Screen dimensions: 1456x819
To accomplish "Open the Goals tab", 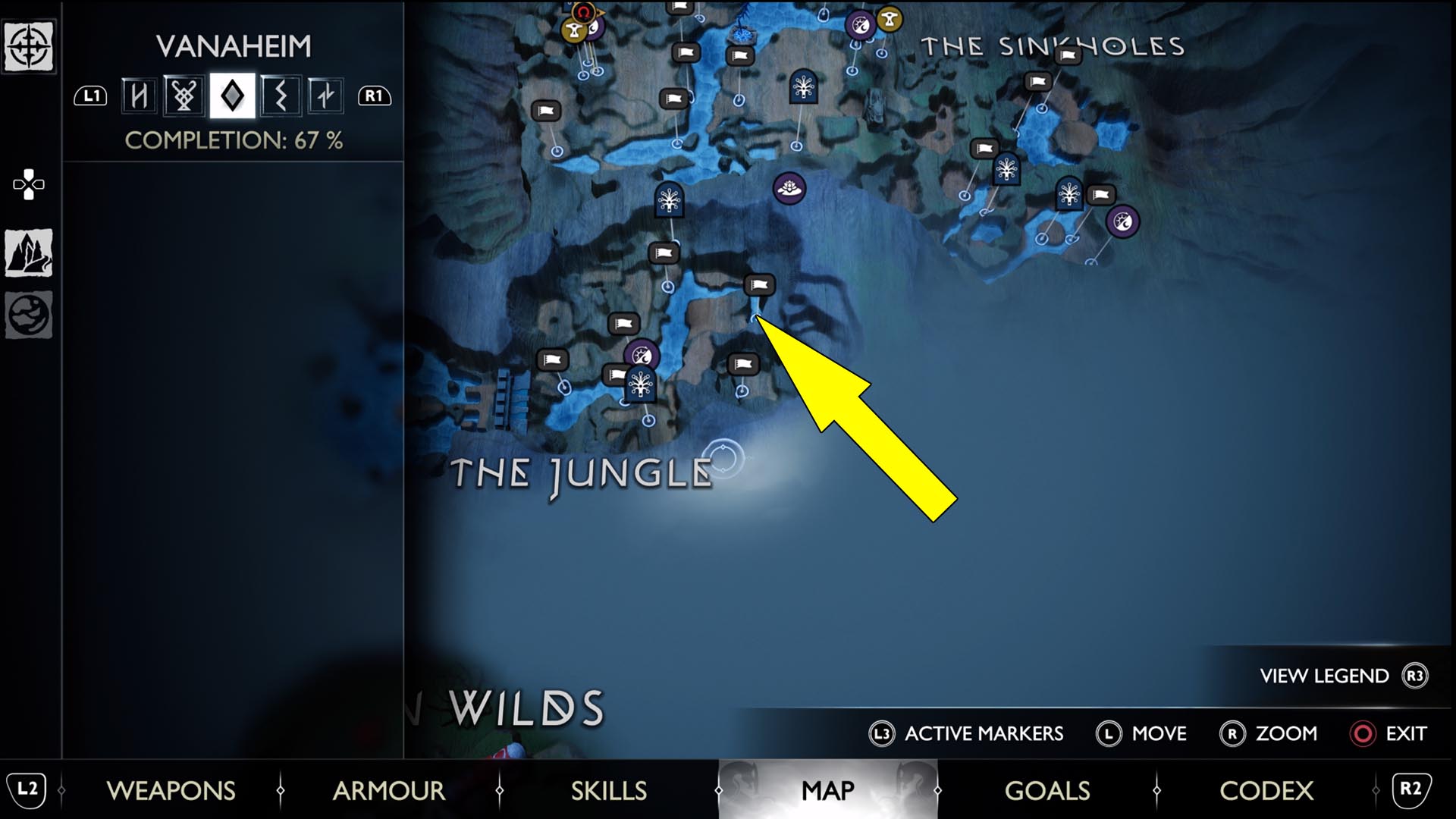I will (x=1046, y=790).
